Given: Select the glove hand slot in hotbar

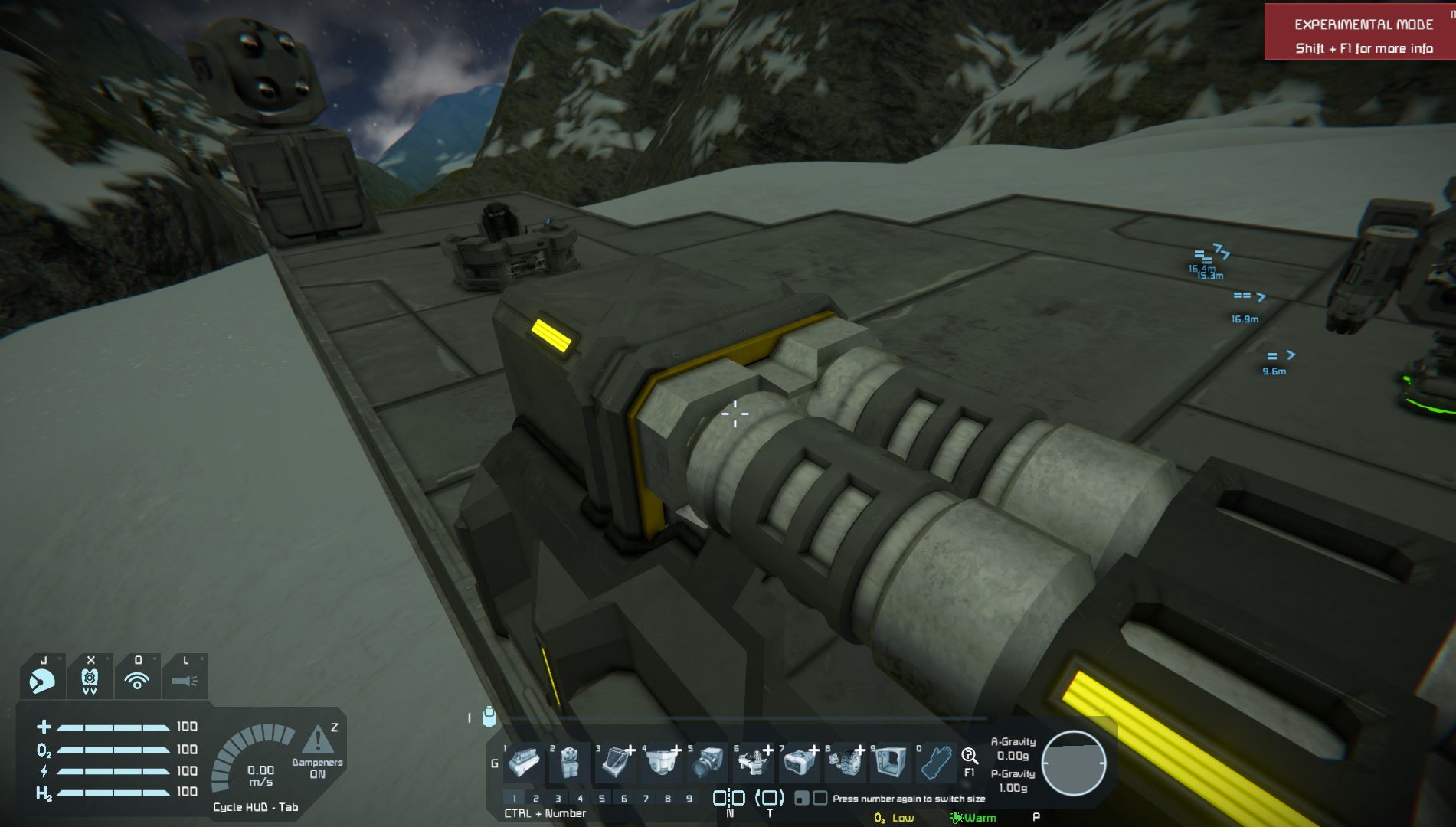Looking at the screenshot, I should point(936,762).
